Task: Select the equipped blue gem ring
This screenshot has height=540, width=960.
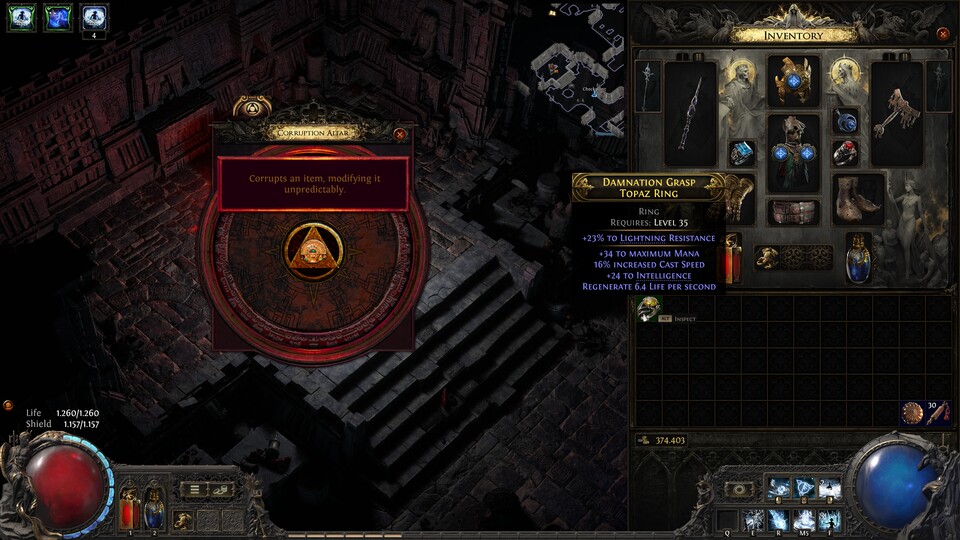Action: [741, 153]
